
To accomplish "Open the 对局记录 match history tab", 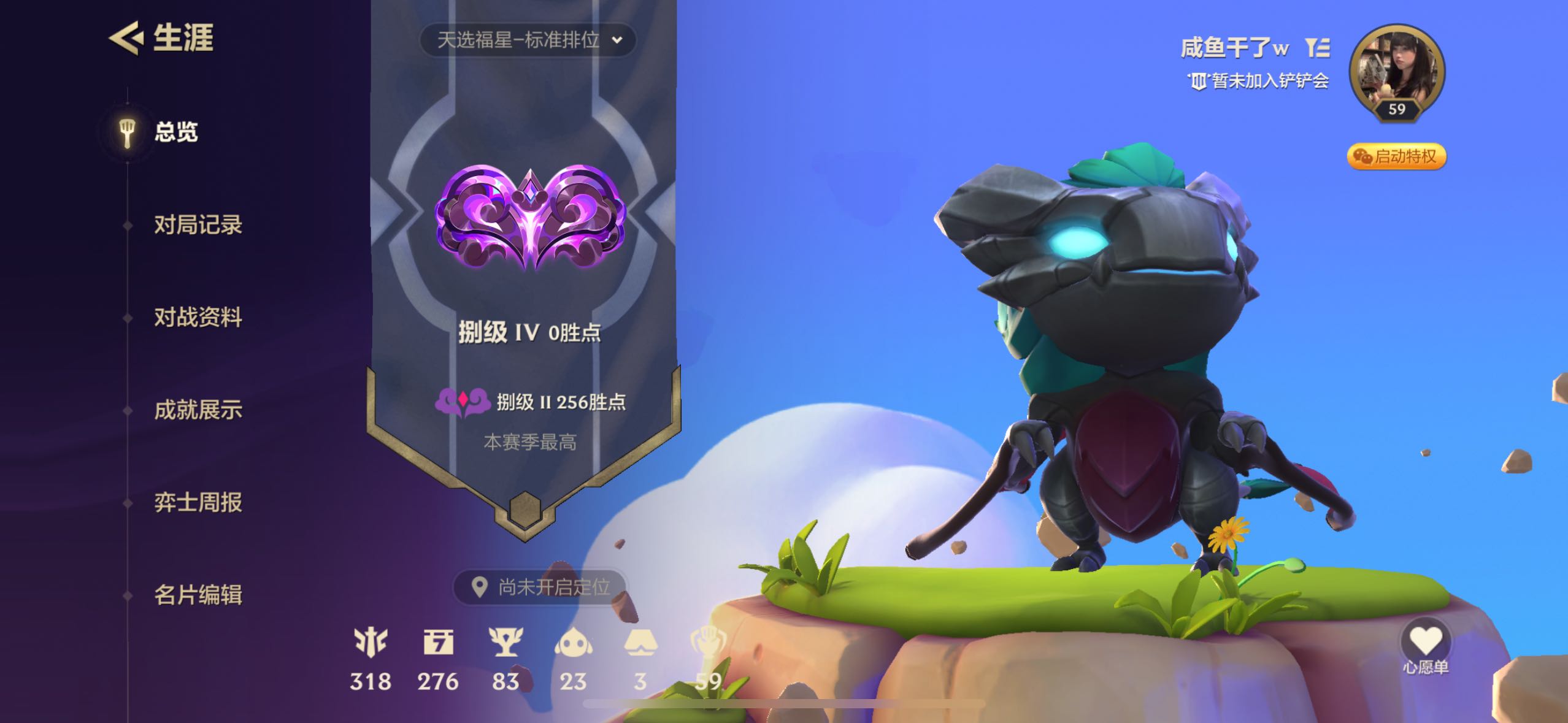I will point(198,225).
